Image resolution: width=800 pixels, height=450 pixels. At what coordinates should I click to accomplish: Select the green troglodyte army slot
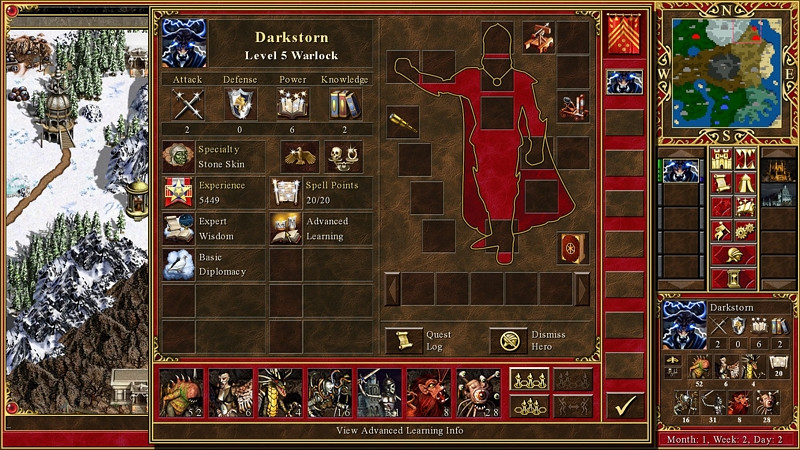pyautogui.click(x=181, y=391)
